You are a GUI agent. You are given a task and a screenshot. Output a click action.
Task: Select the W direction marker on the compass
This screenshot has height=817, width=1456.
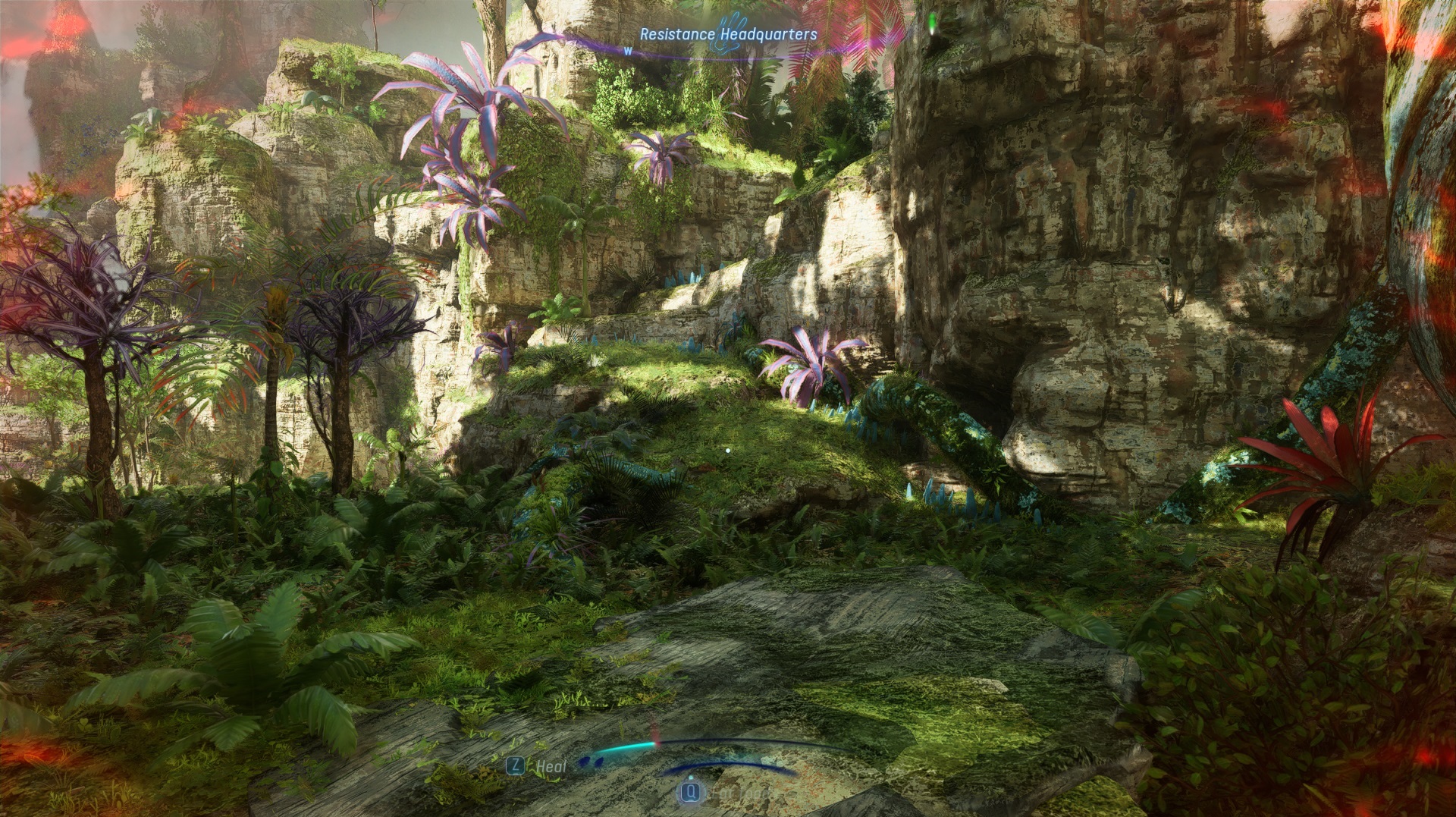(x=628, y=51)
